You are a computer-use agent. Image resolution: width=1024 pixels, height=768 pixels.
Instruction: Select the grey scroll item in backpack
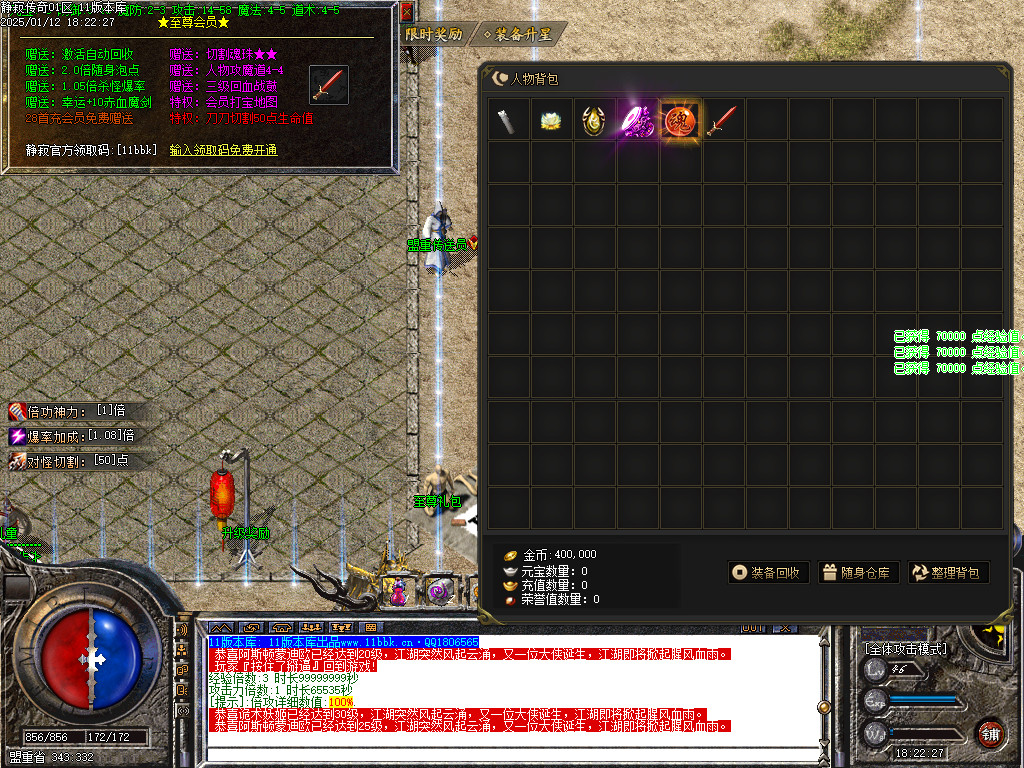508,120
